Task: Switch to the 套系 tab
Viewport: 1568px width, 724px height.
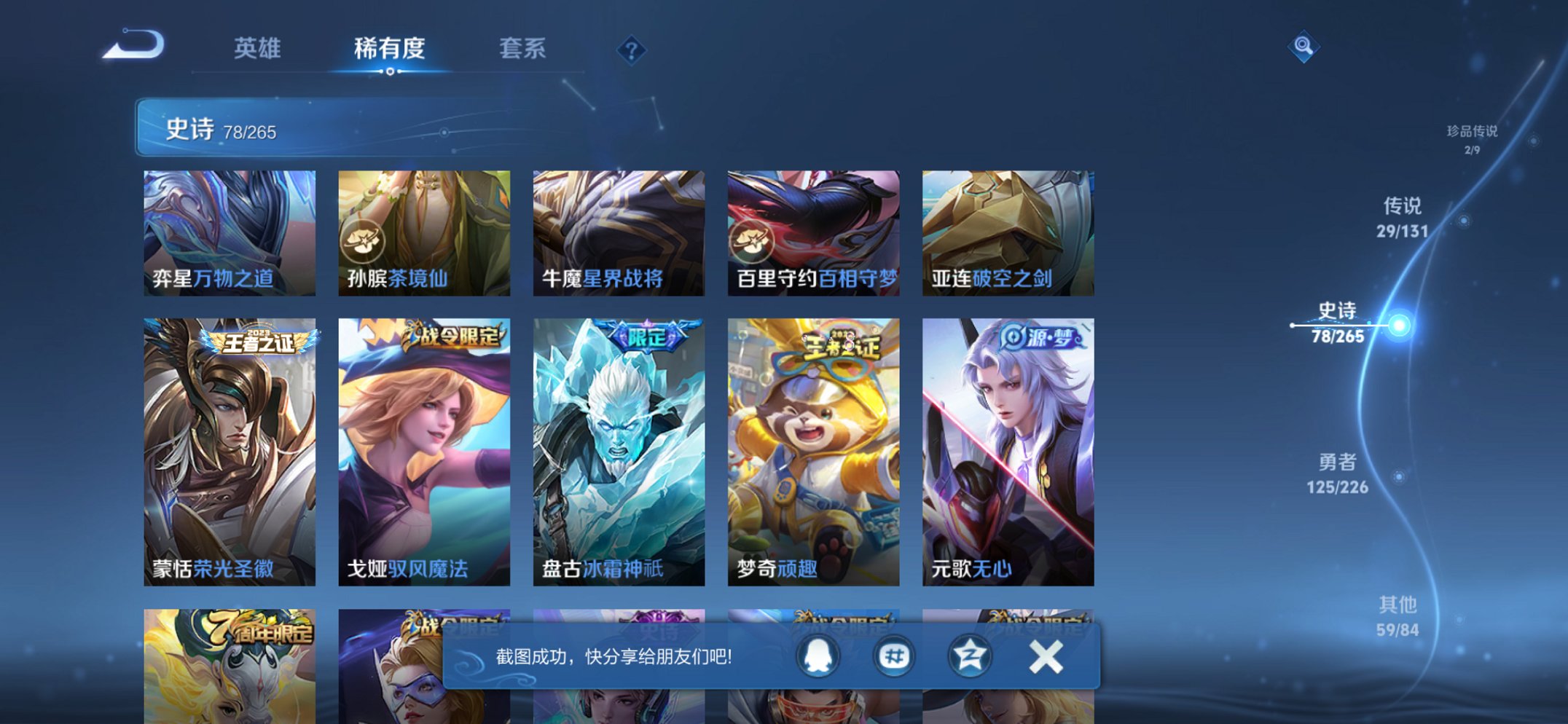Action: [522, 49]
